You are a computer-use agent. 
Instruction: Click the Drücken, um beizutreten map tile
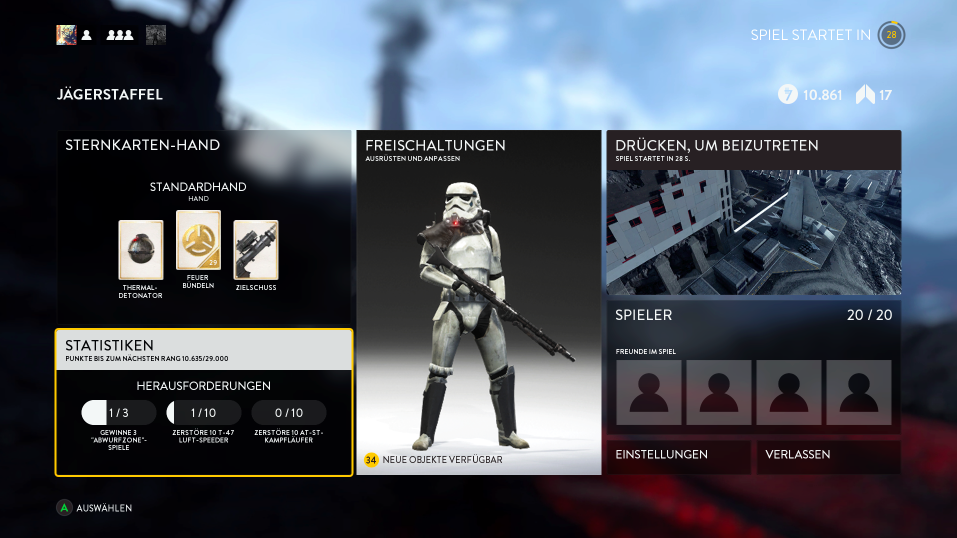(x=753, y=213)
